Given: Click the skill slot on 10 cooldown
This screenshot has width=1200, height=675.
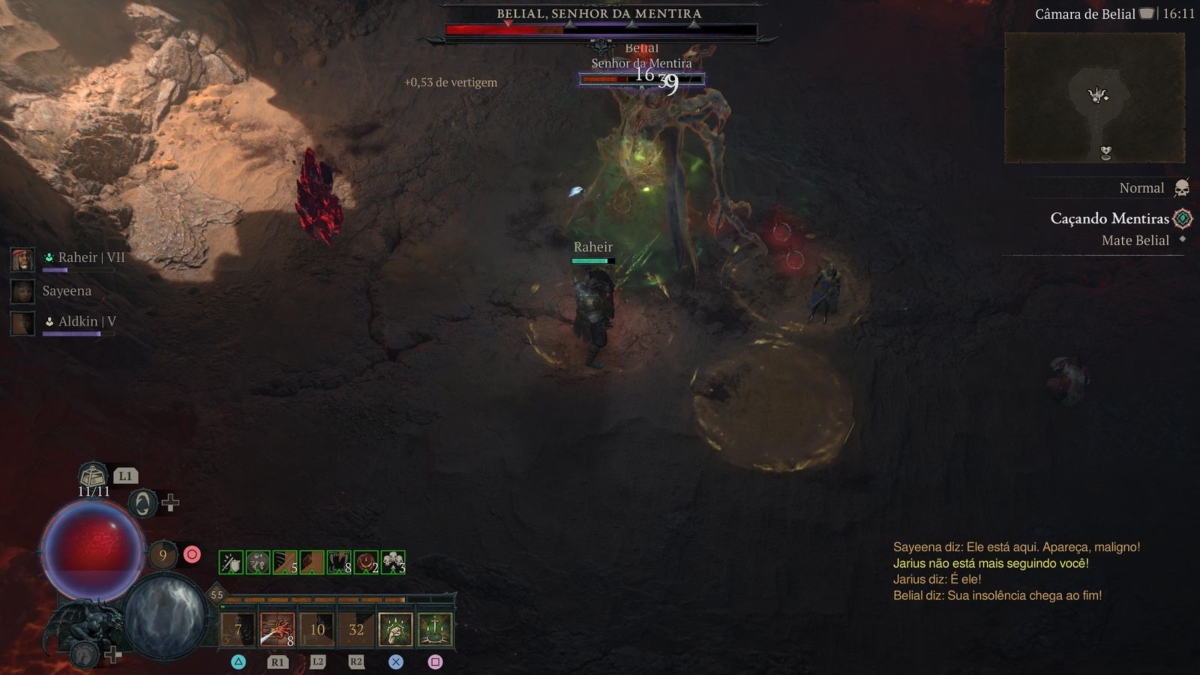Looking at the screenshot, I should tap(317, 630).
